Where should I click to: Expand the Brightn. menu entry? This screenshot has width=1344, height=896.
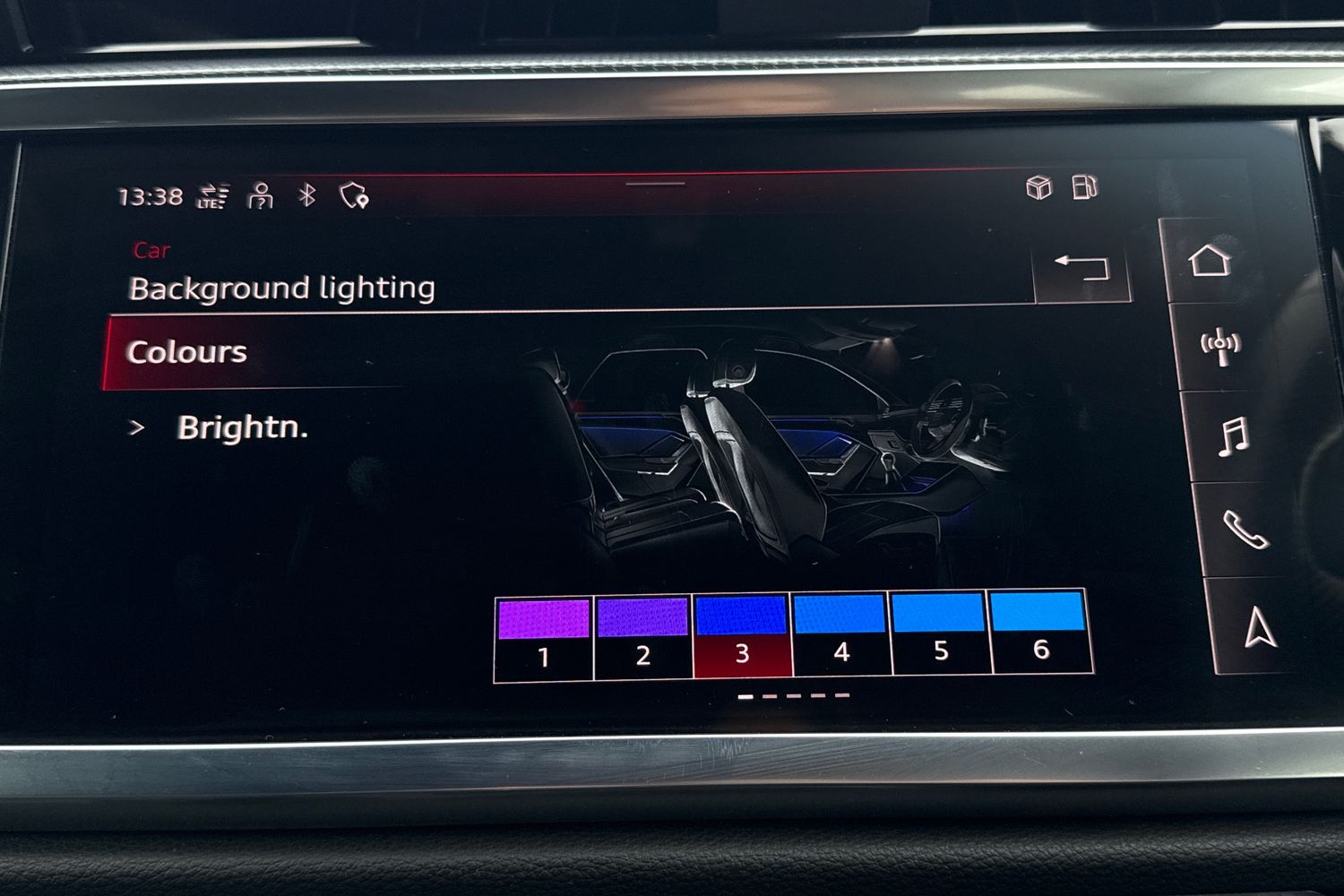tap(242, 429)
